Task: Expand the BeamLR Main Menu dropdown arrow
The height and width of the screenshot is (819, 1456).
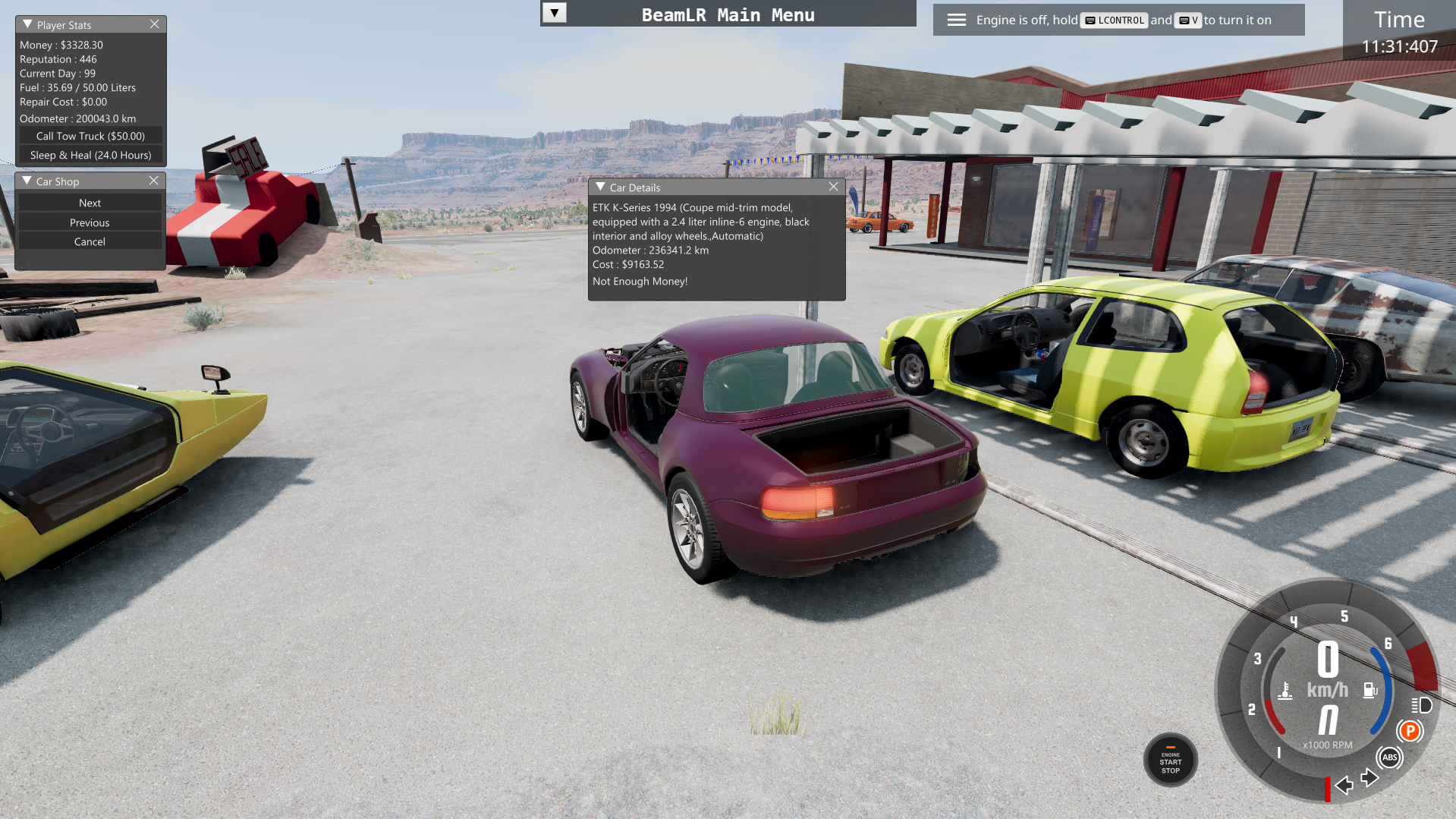Action: [x=555, y=13]
